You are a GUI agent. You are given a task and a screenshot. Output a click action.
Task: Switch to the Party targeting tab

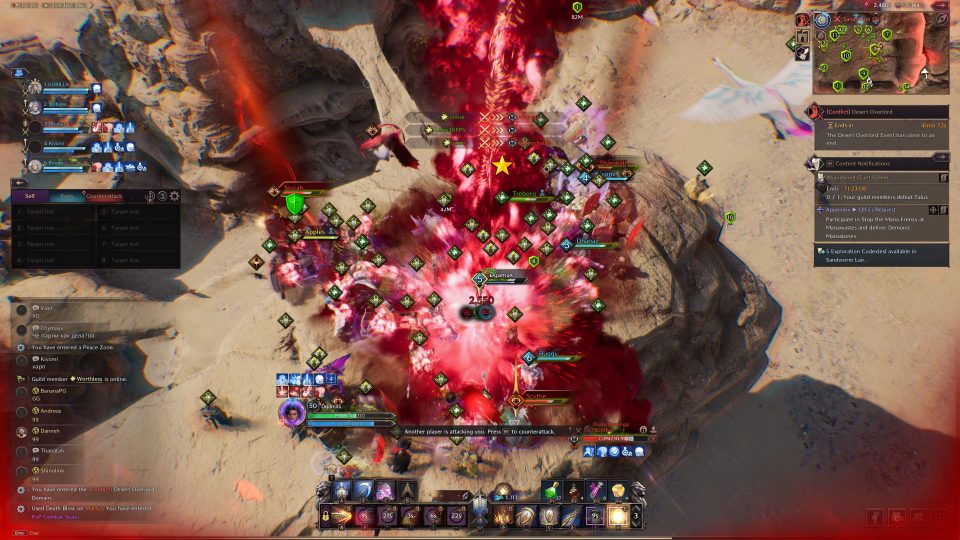(66, 196)
